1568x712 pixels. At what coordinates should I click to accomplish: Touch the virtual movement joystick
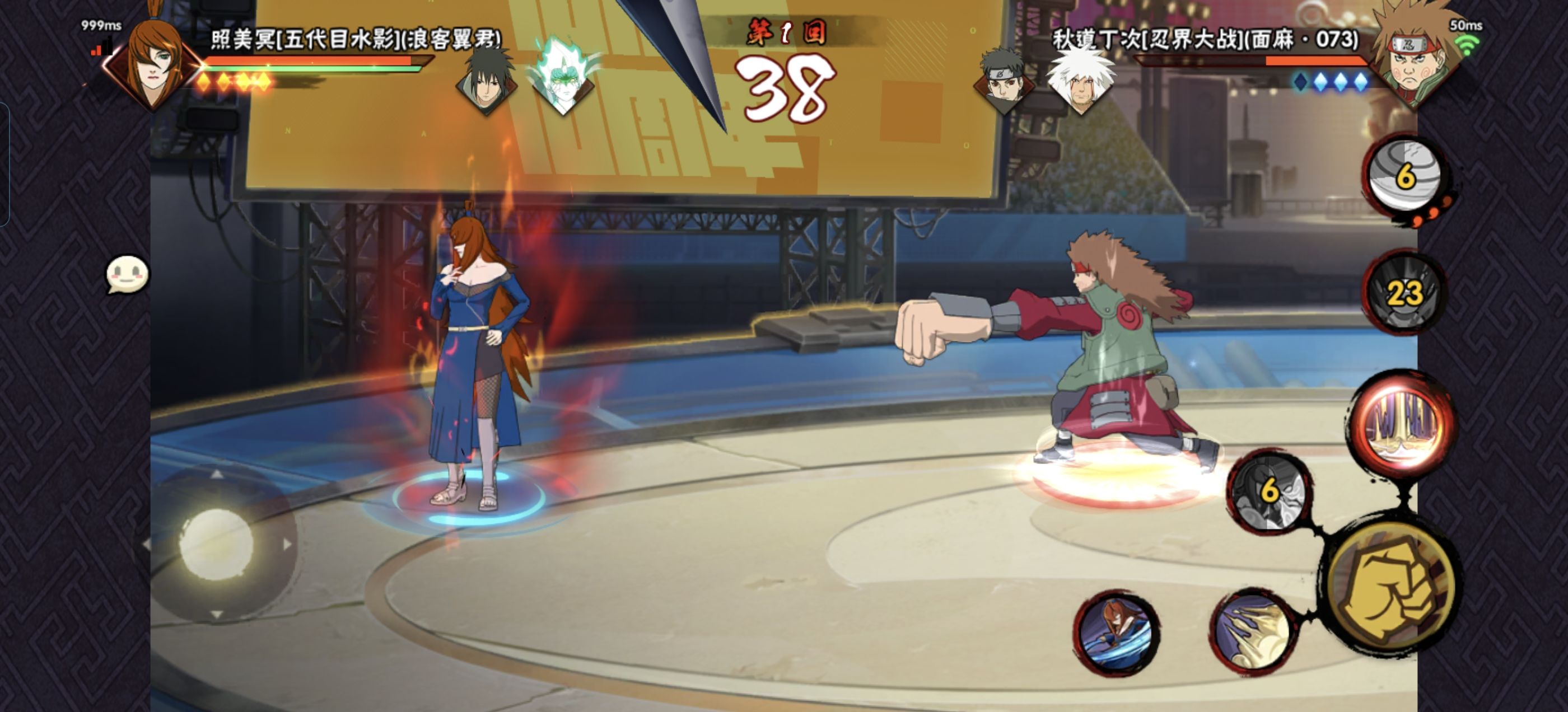point(216,544)
